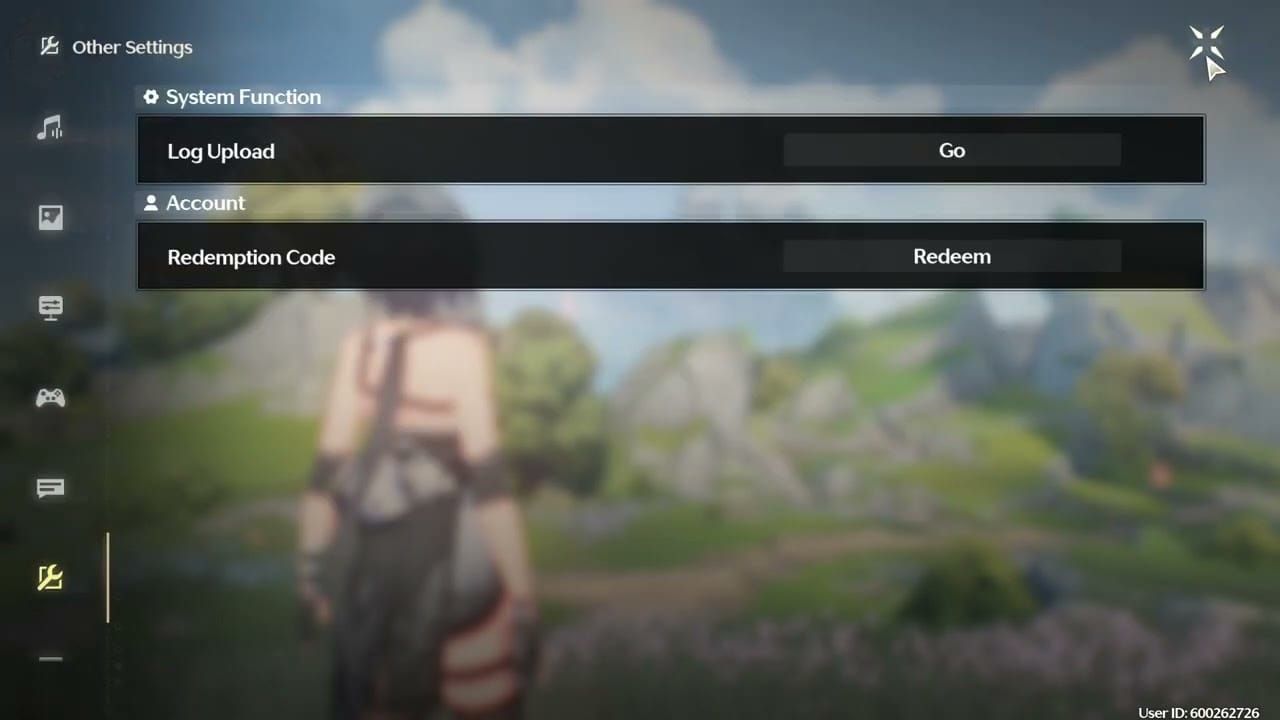Screen dimensions: 1280x720
Task: Click the Other Settings title text
Action: pos(132,47)
